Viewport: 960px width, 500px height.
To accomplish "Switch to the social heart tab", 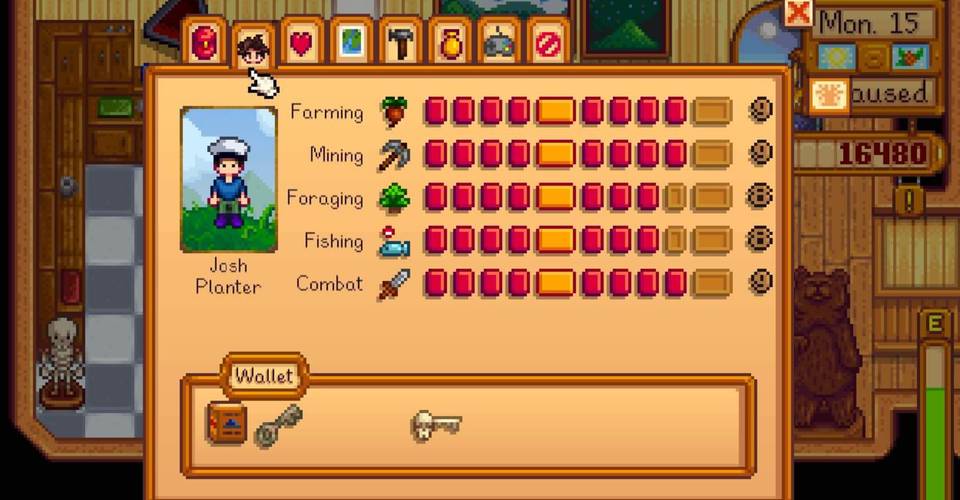I will coord(301,43).
